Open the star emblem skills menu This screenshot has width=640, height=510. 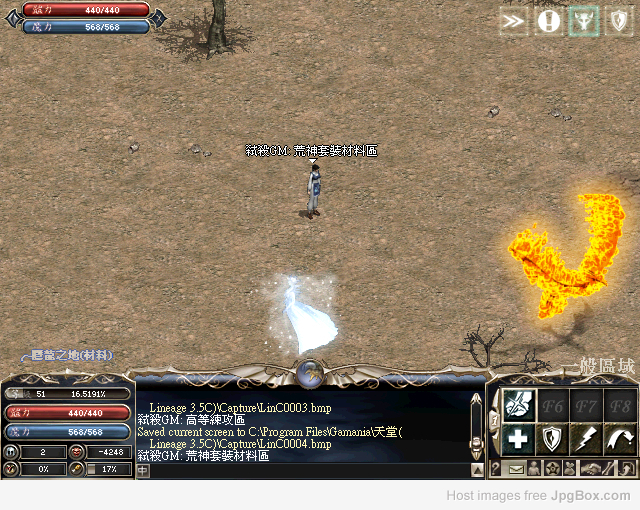click(x=553, y=468)
